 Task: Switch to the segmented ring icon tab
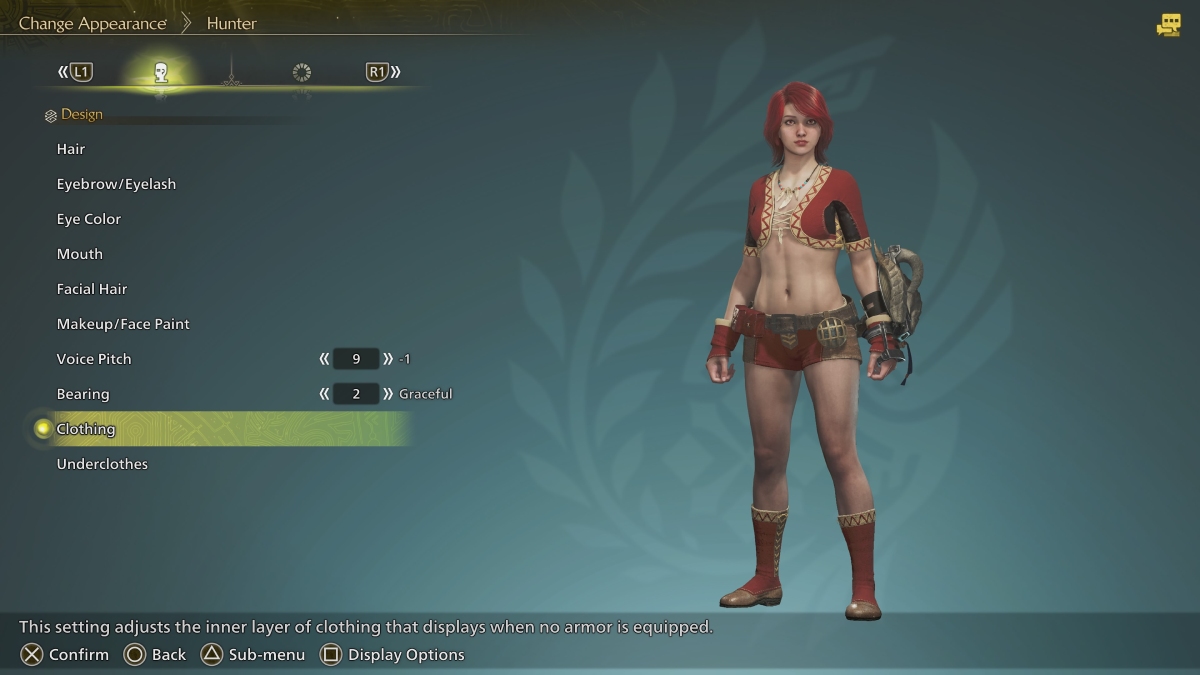302,72
